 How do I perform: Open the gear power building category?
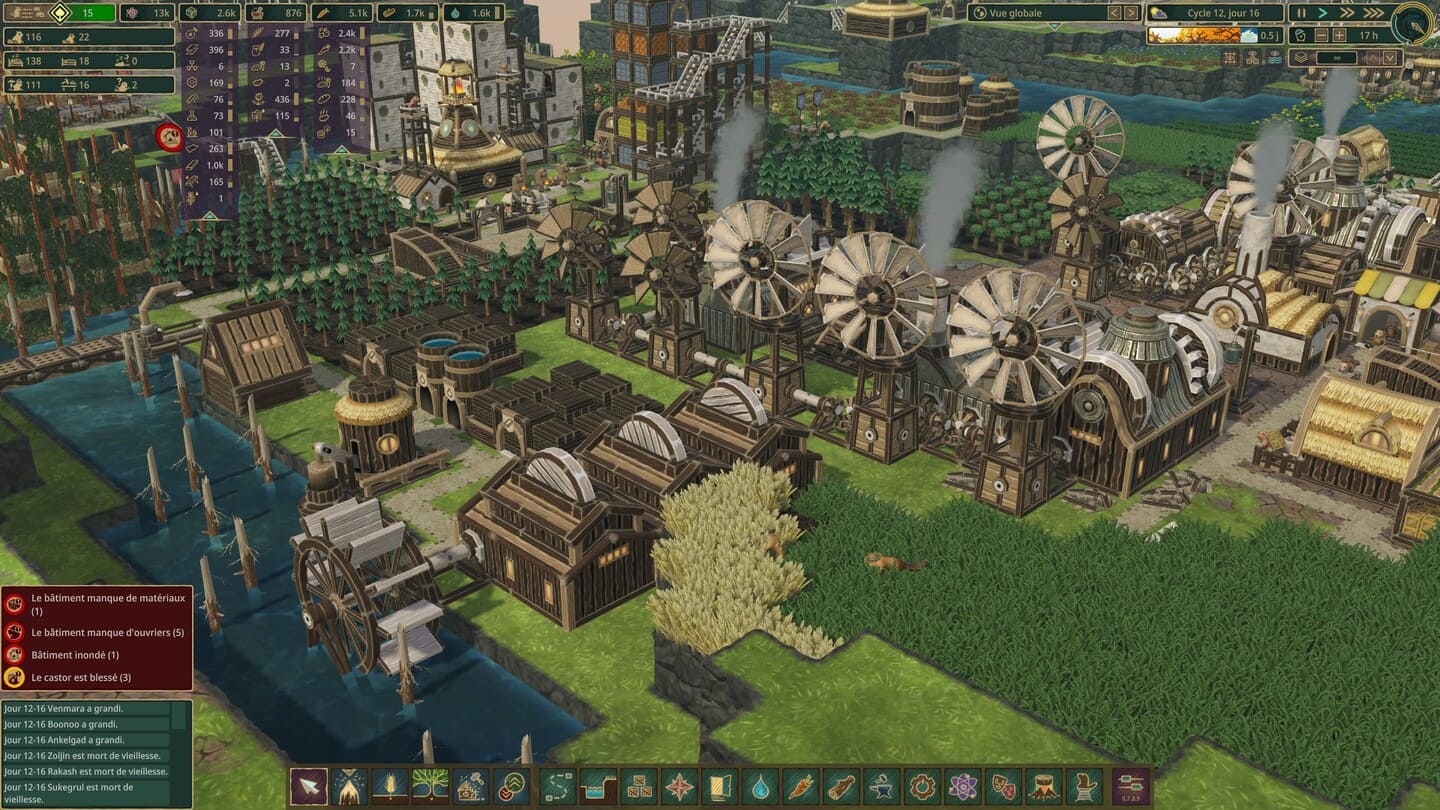click(922, 786)
